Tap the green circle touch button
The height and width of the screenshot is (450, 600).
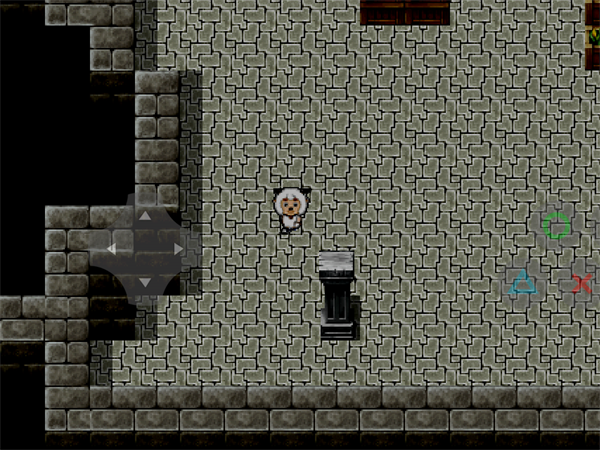557,226
